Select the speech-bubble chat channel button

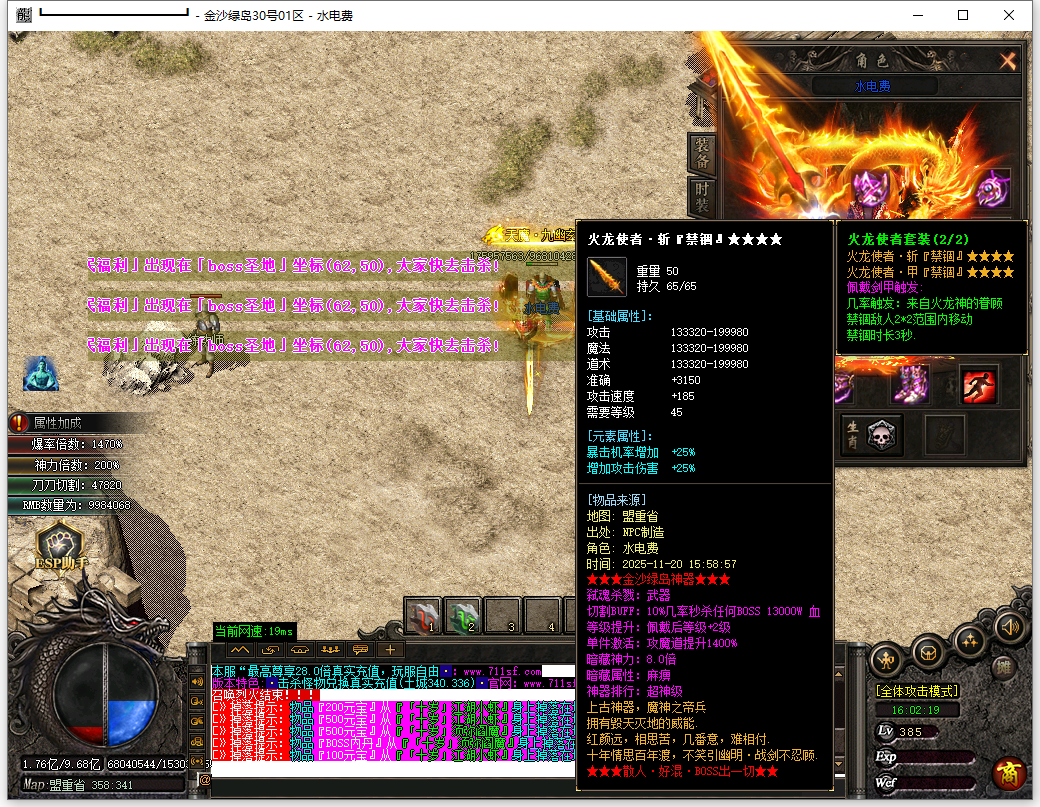tap(360, 650)
